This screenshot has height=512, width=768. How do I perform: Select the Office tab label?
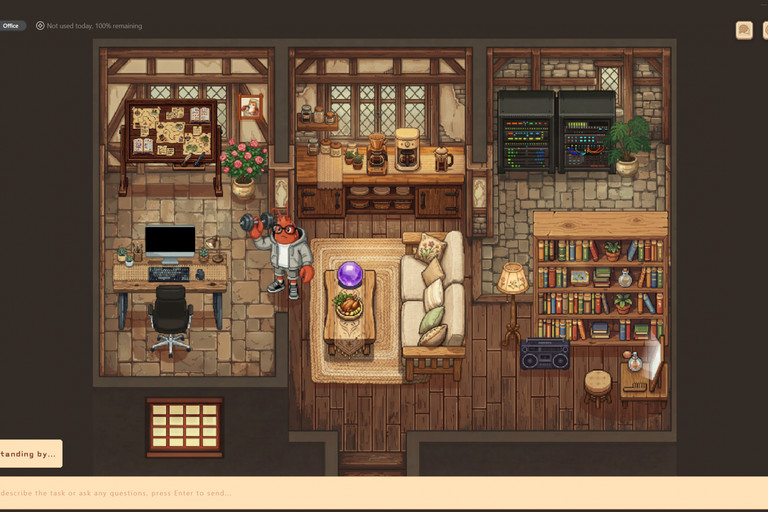[x=12, y=26]
